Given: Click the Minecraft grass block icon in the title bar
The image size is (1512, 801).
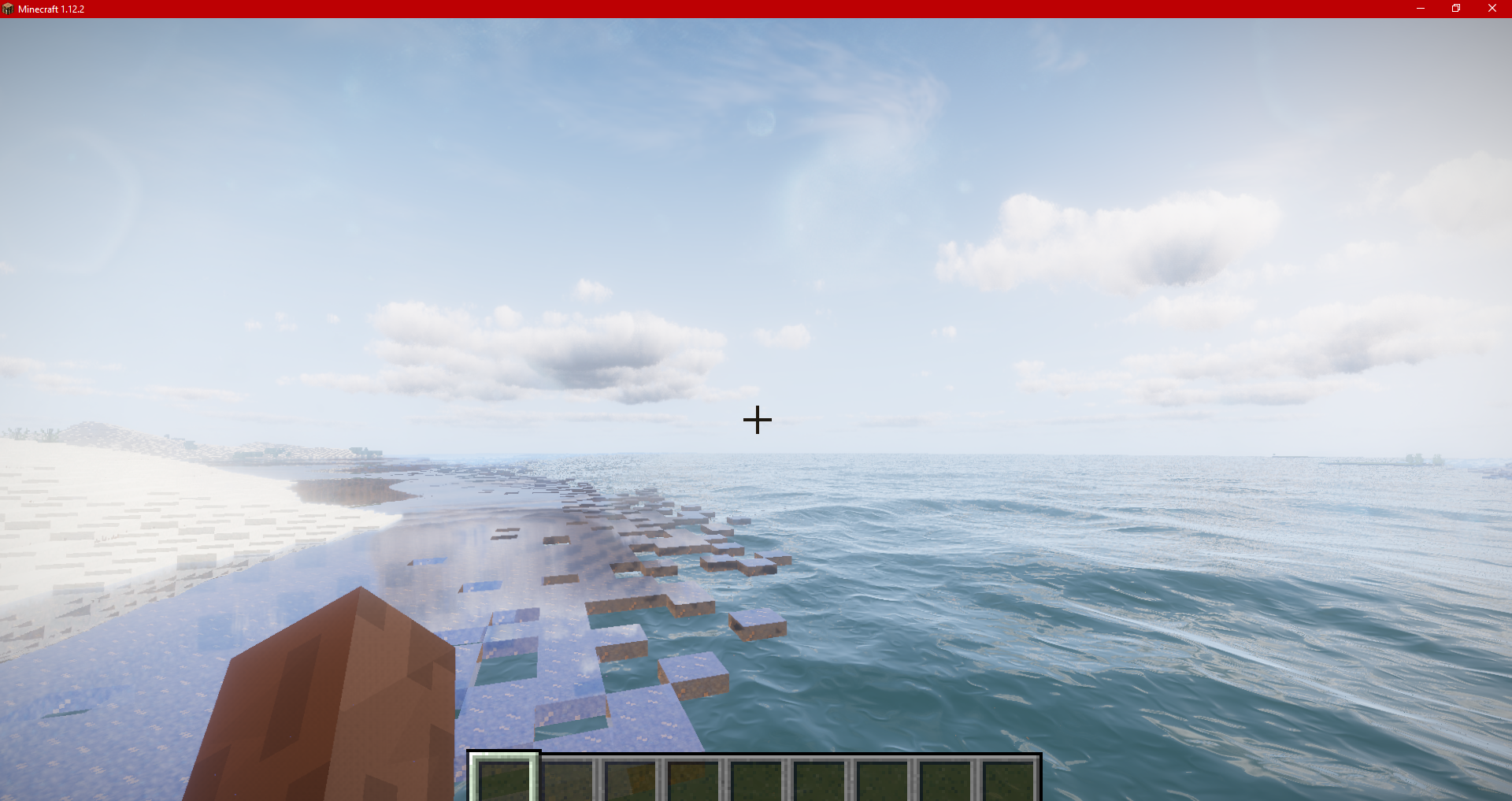Looking at the screenshot, I should click(8, 9).
